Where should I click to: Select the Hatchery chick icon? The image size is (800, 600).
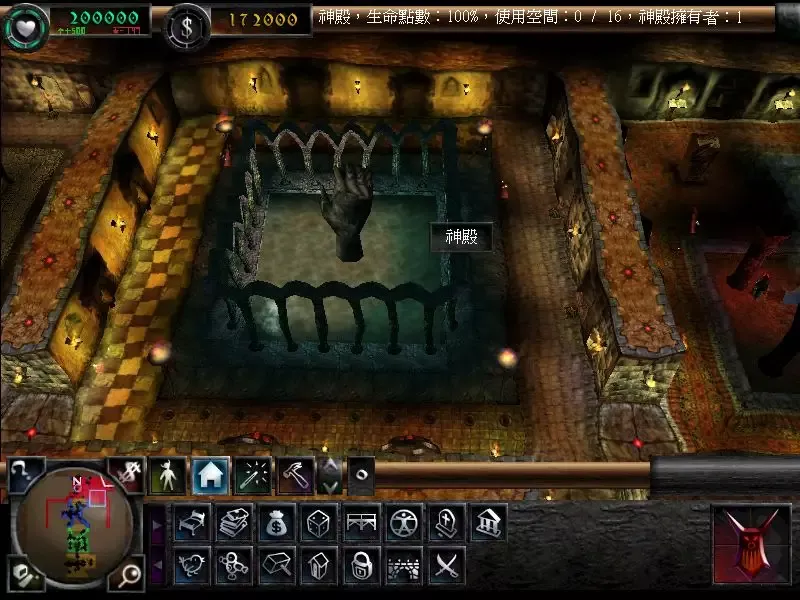[x=191, y=566]
